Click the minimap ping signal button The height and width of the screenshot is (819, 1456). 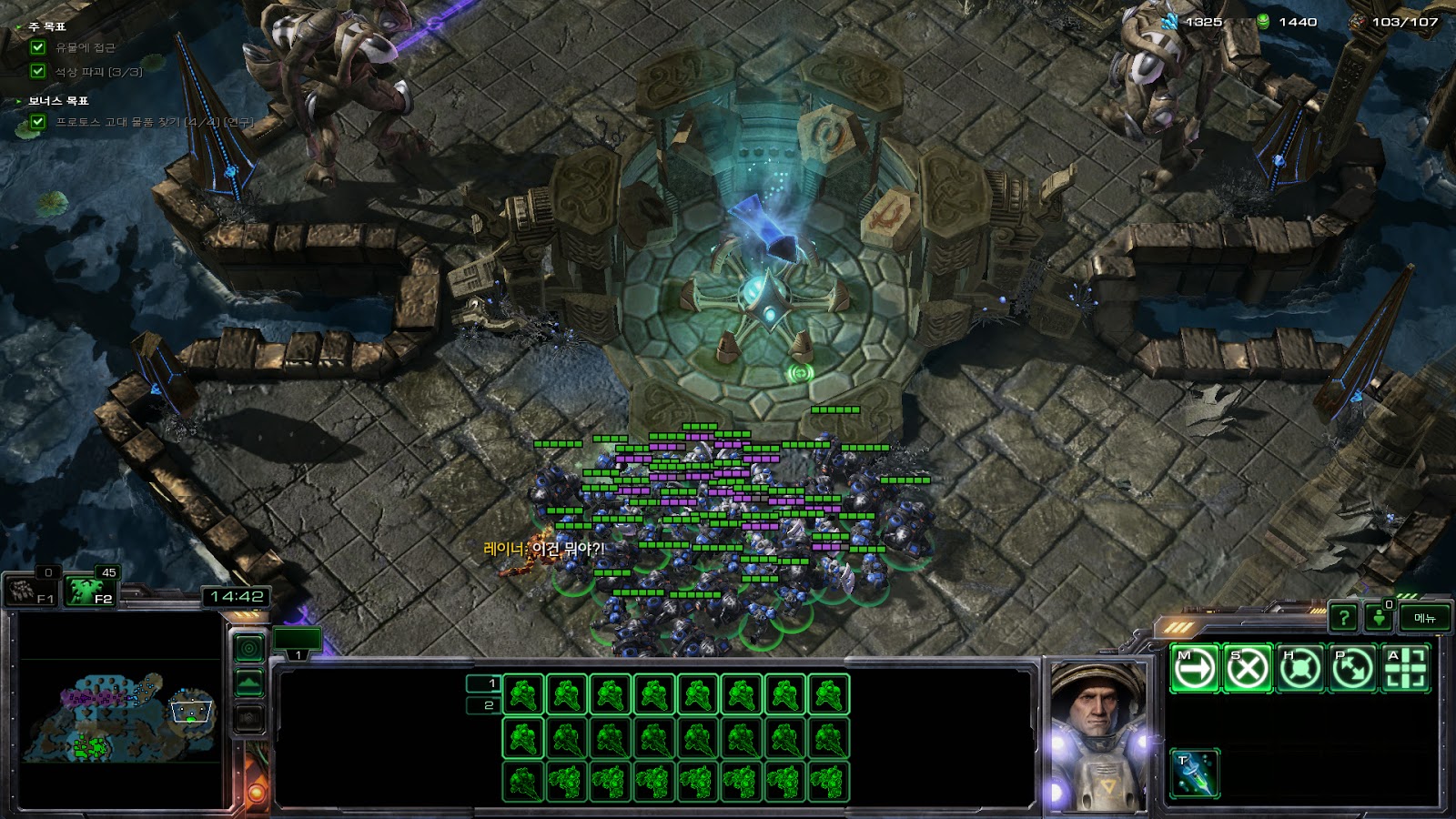click(249, 648)
